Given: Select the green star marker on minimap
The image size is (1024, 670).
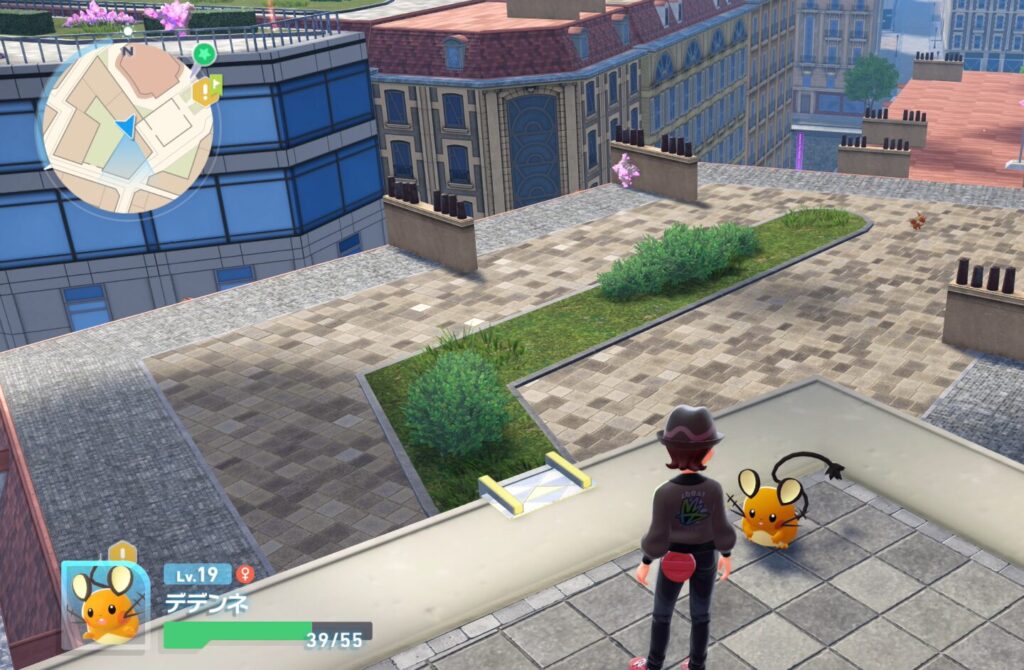Looking at the screenshot, I should coord(204,54).
